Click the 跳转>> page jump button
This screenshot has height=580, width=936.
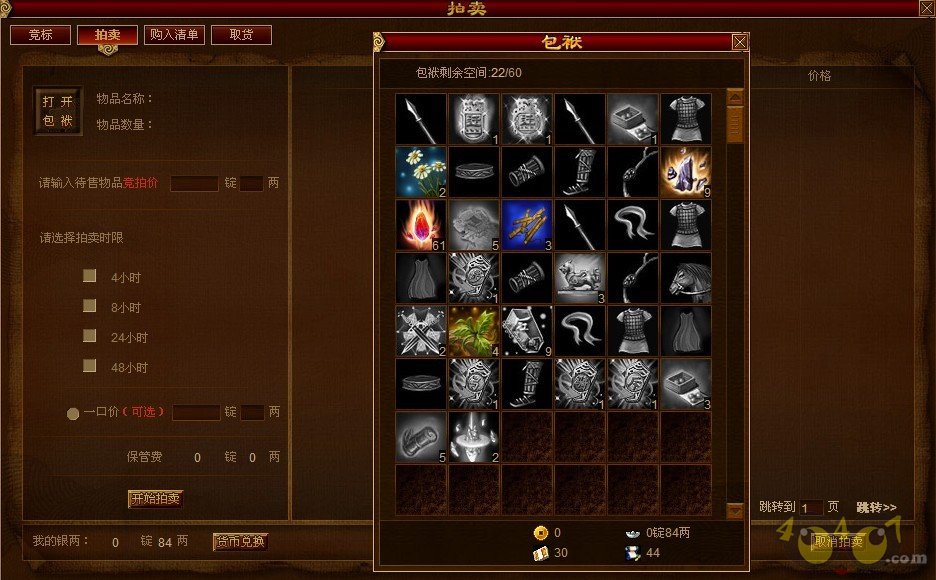[876, 507]
